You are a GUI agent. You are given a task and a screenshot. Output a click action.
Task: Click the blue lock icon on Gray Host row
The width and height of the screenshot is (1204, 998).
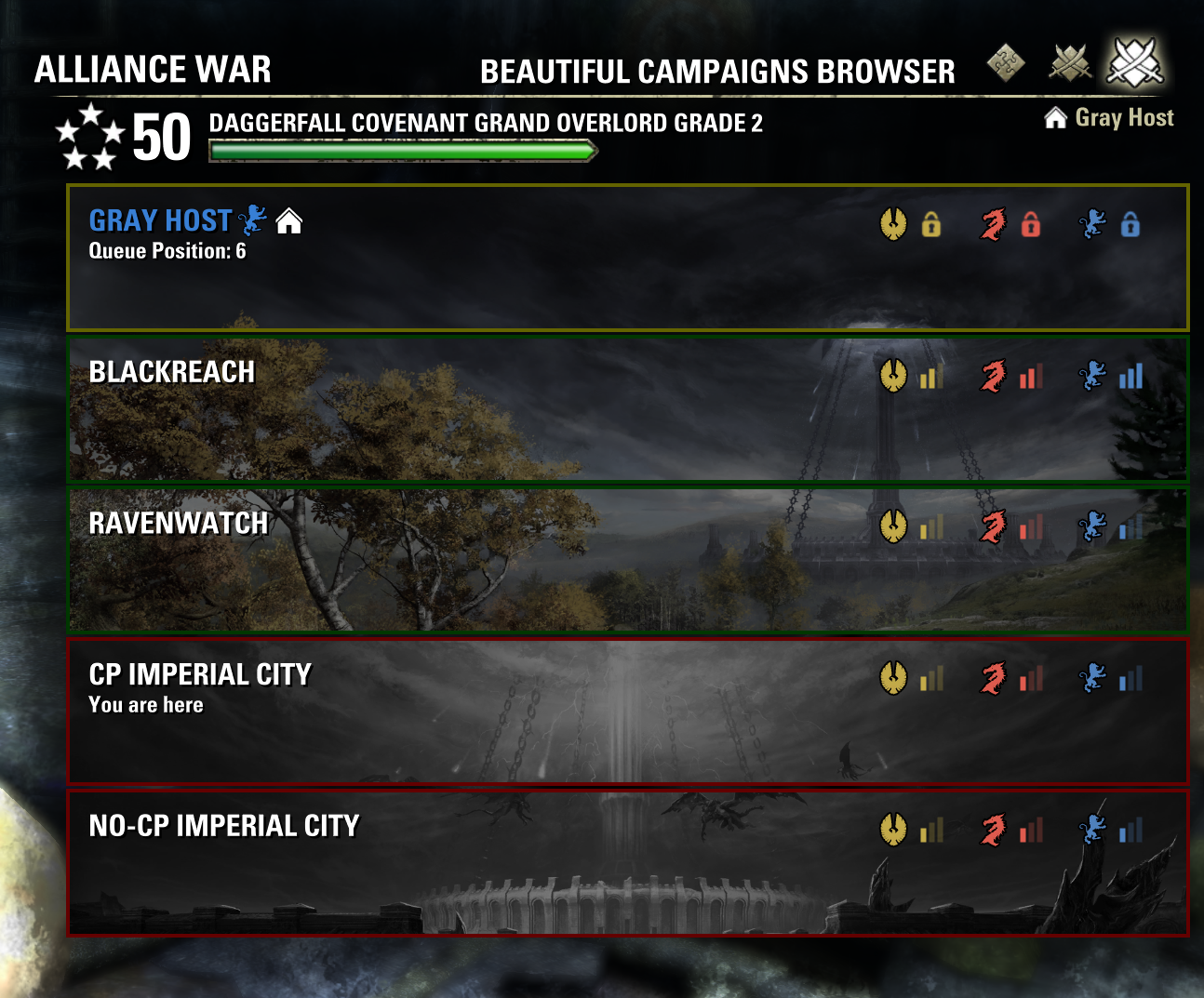click(x=1130, y=223)
